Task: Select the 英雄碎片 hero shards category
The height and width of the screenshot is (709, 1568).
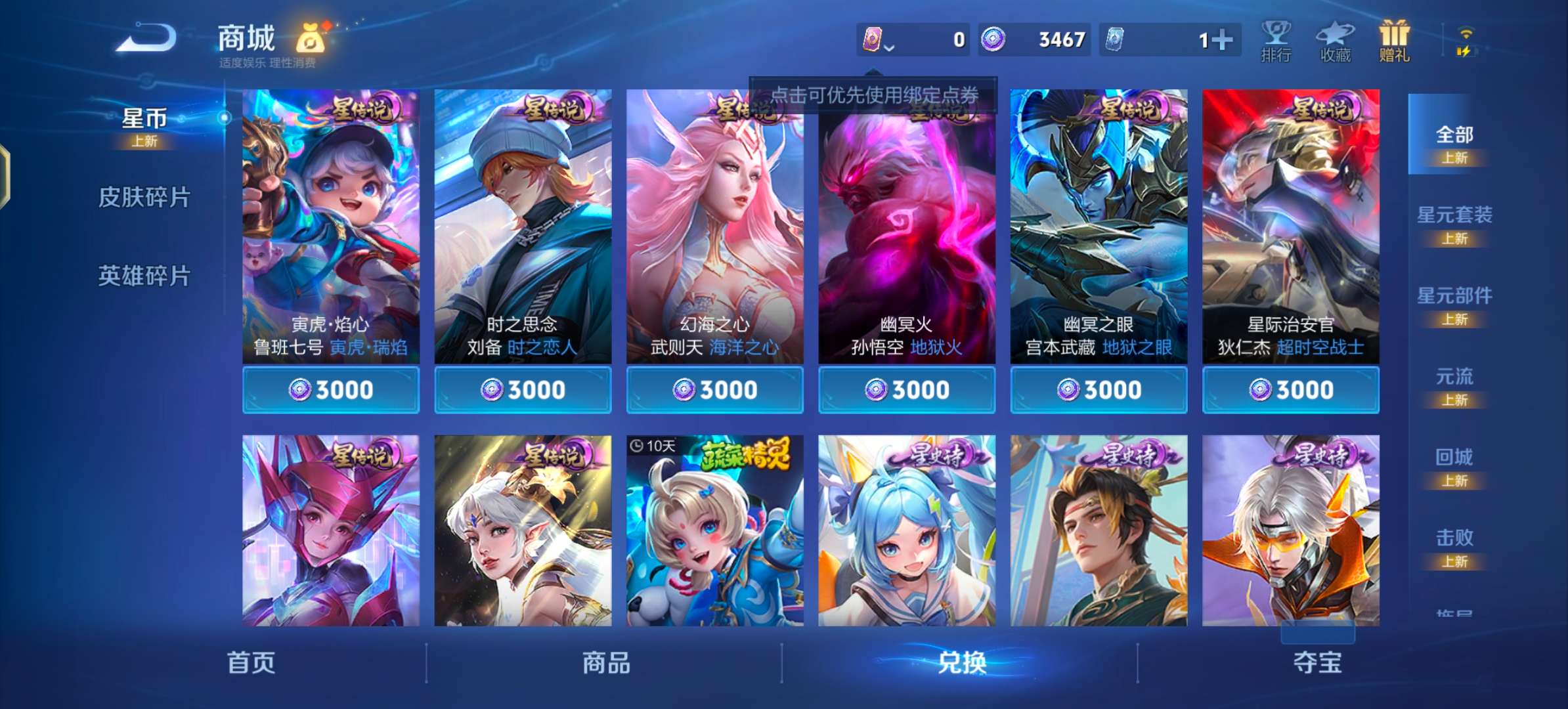Action: click(146, 276)
